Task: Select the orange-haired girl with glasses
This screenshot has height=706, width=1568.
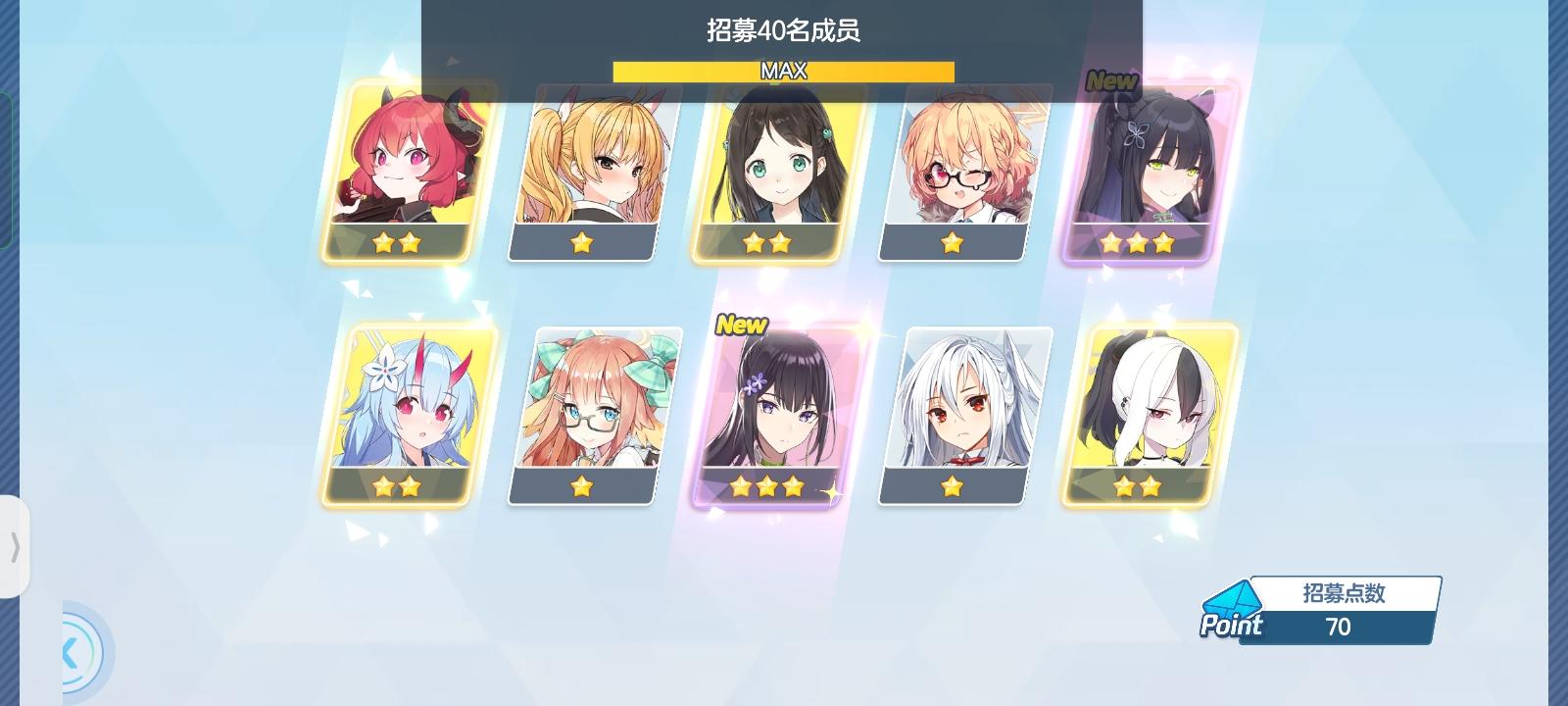Action: tap(950, 167)
